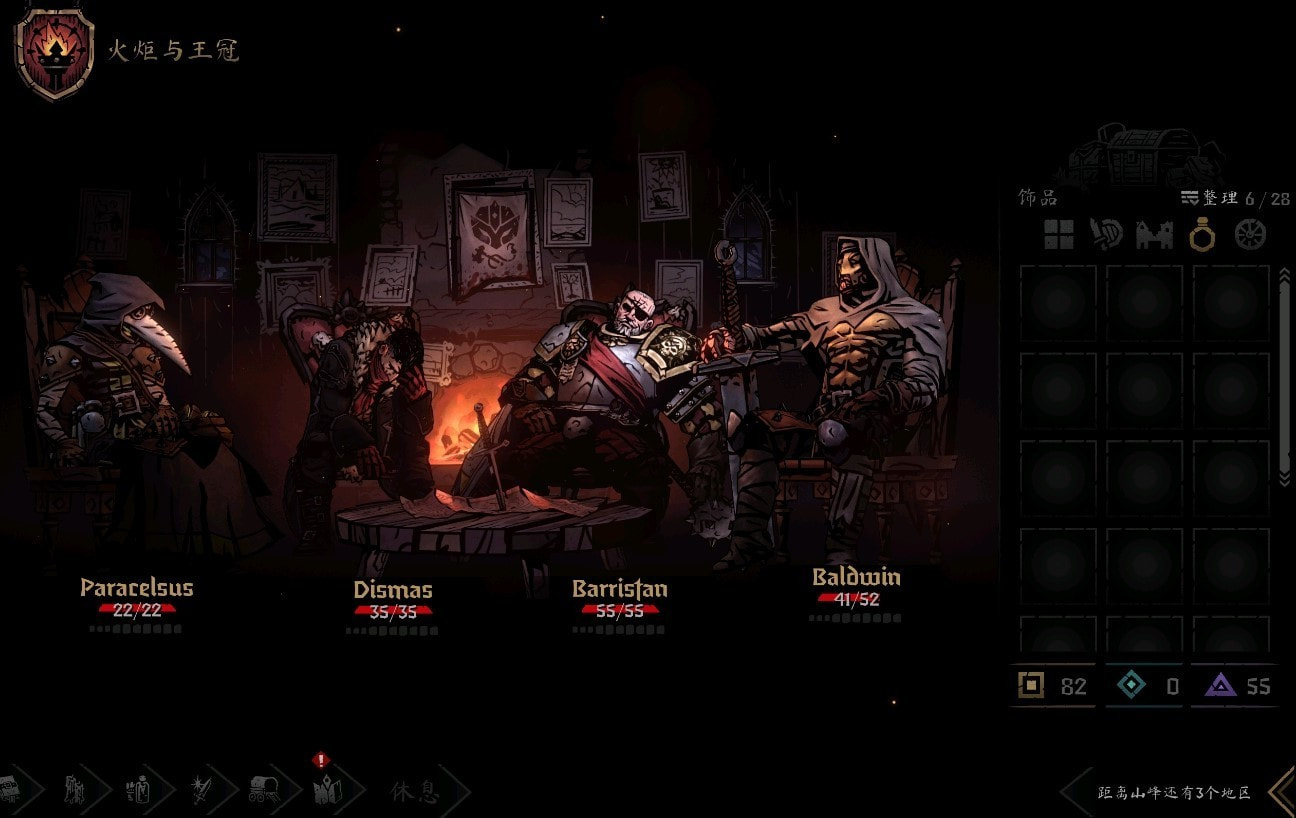The height and width of the screenshot is (818, 1296).
Task: Show all items with the grid filter
Action: point(1058,234)
